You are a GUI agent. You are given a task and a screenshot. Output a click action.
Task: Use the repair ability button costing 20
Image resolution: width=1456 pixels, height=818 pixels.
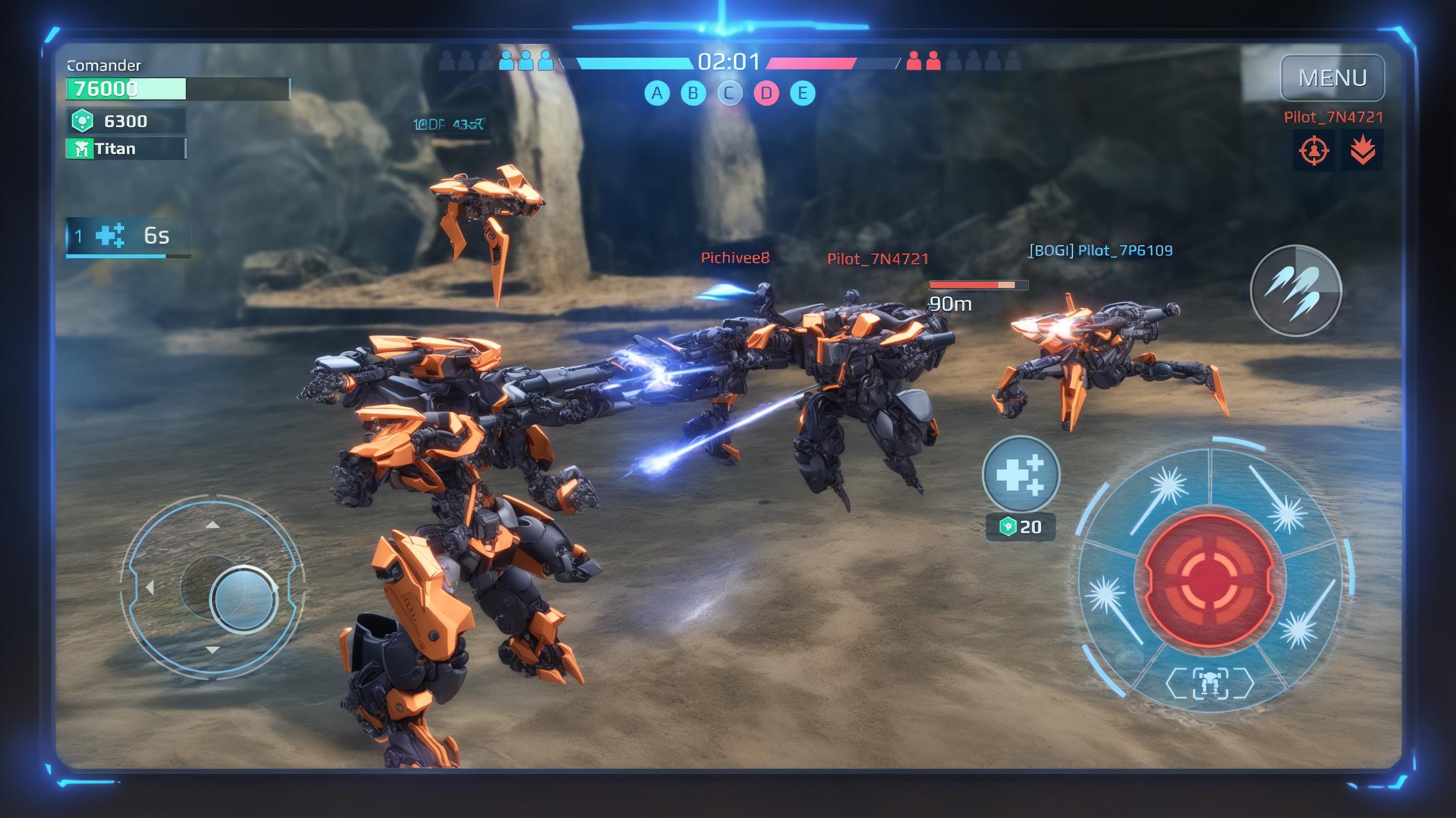coord(1021,475)
